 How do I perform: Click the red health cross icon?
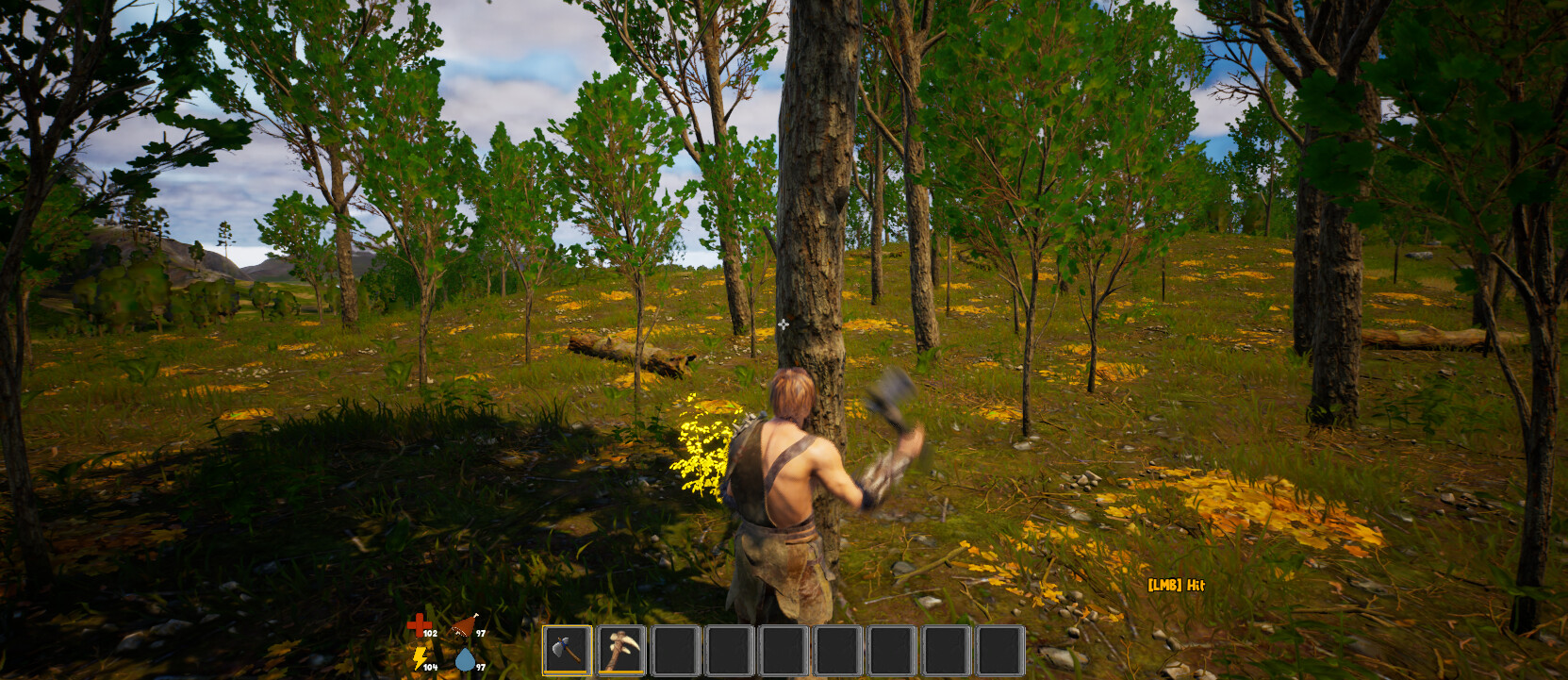pos(419,624)
